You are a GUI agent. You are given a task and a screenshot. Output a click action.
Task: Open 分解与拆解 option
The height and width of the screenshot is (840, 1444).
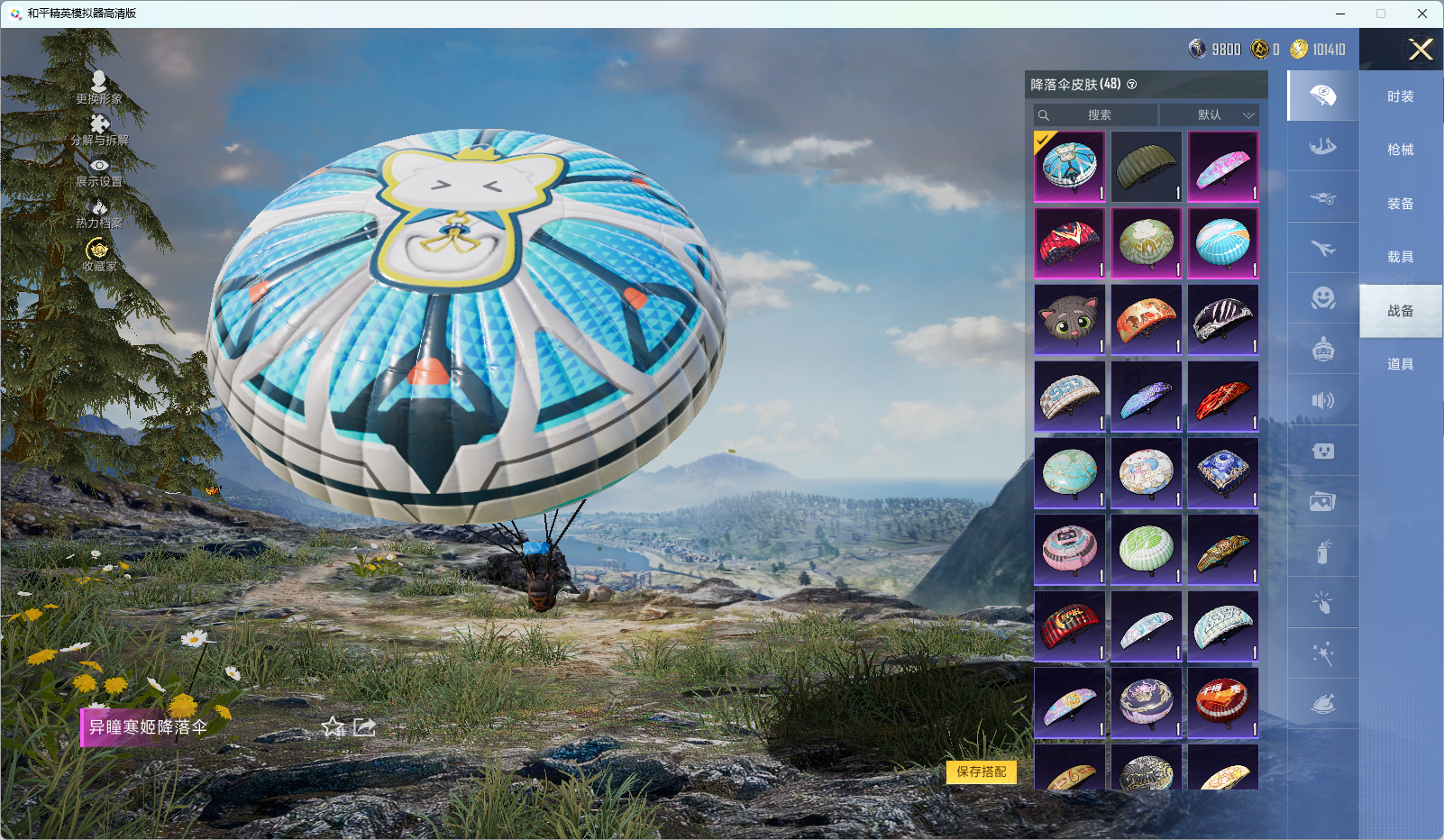click(99, 130)
